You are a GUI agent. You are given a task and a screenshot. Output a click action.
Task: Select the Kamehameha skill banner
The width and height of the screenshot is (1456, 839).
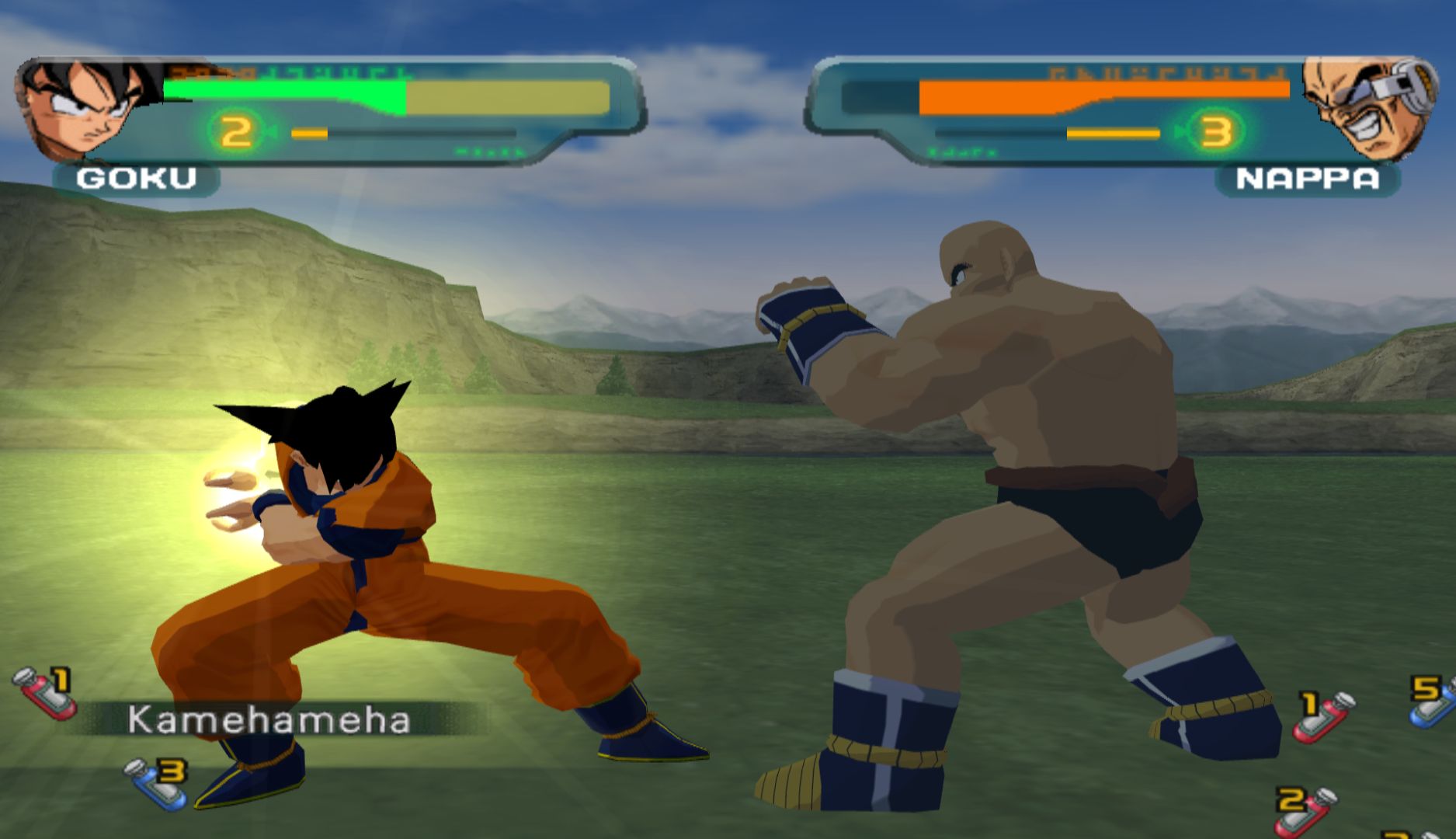[x=269, y=719]
